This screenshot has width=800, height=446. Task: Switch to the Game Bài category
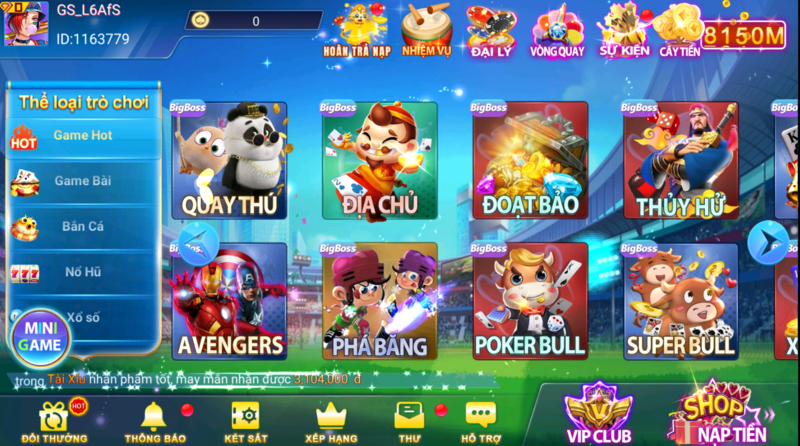[83, 182]
